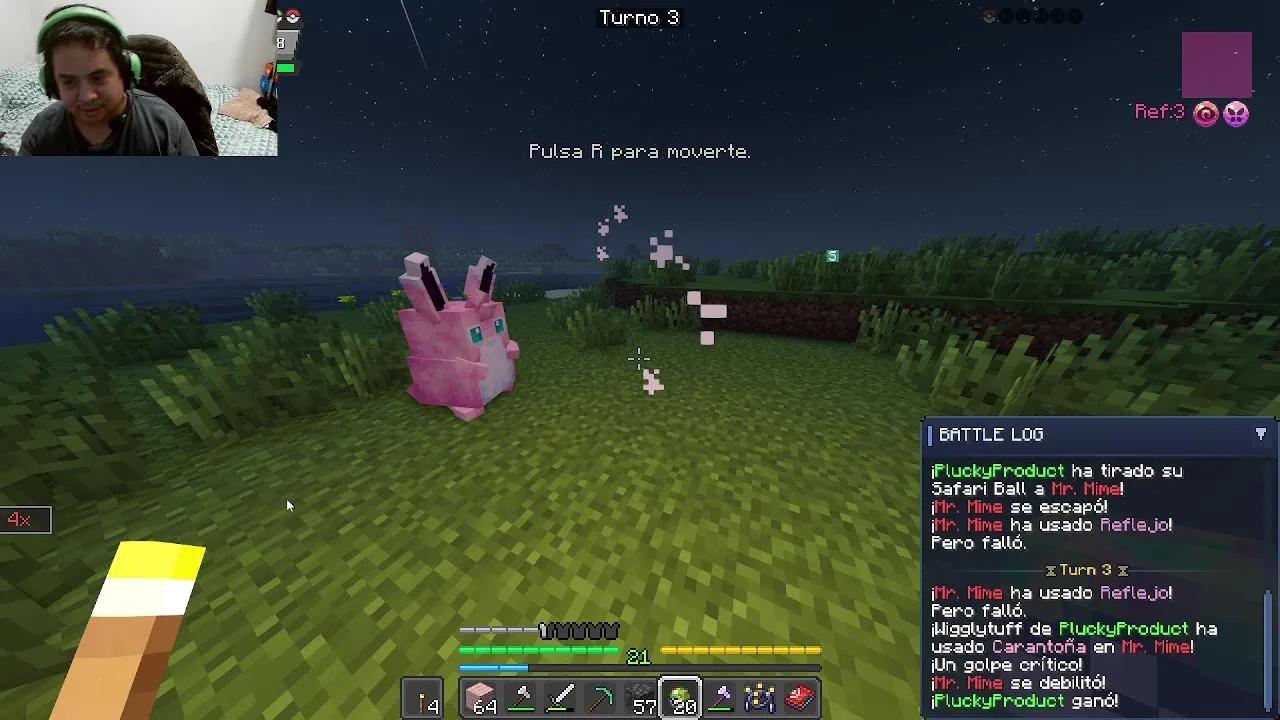
Task: Click the green experience bar showing 21
Action: [x=540, y=650]
